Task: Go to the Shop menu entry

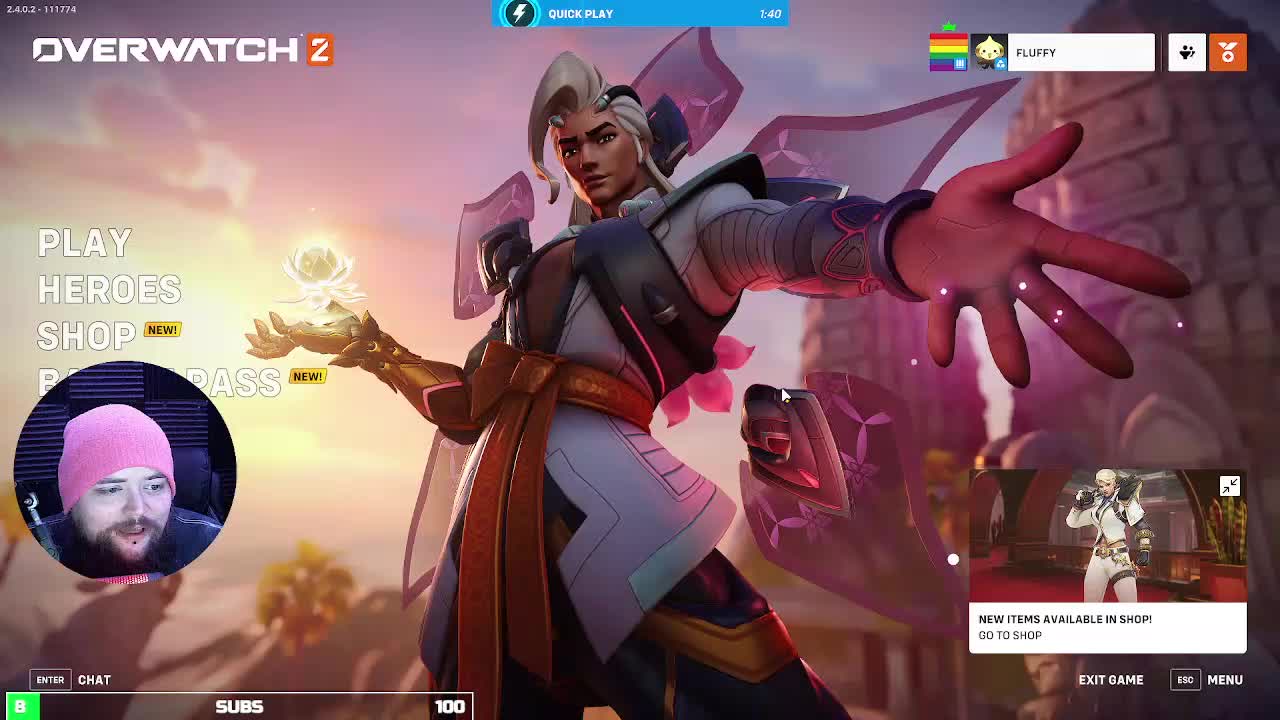Action: [x=86, y=336]
